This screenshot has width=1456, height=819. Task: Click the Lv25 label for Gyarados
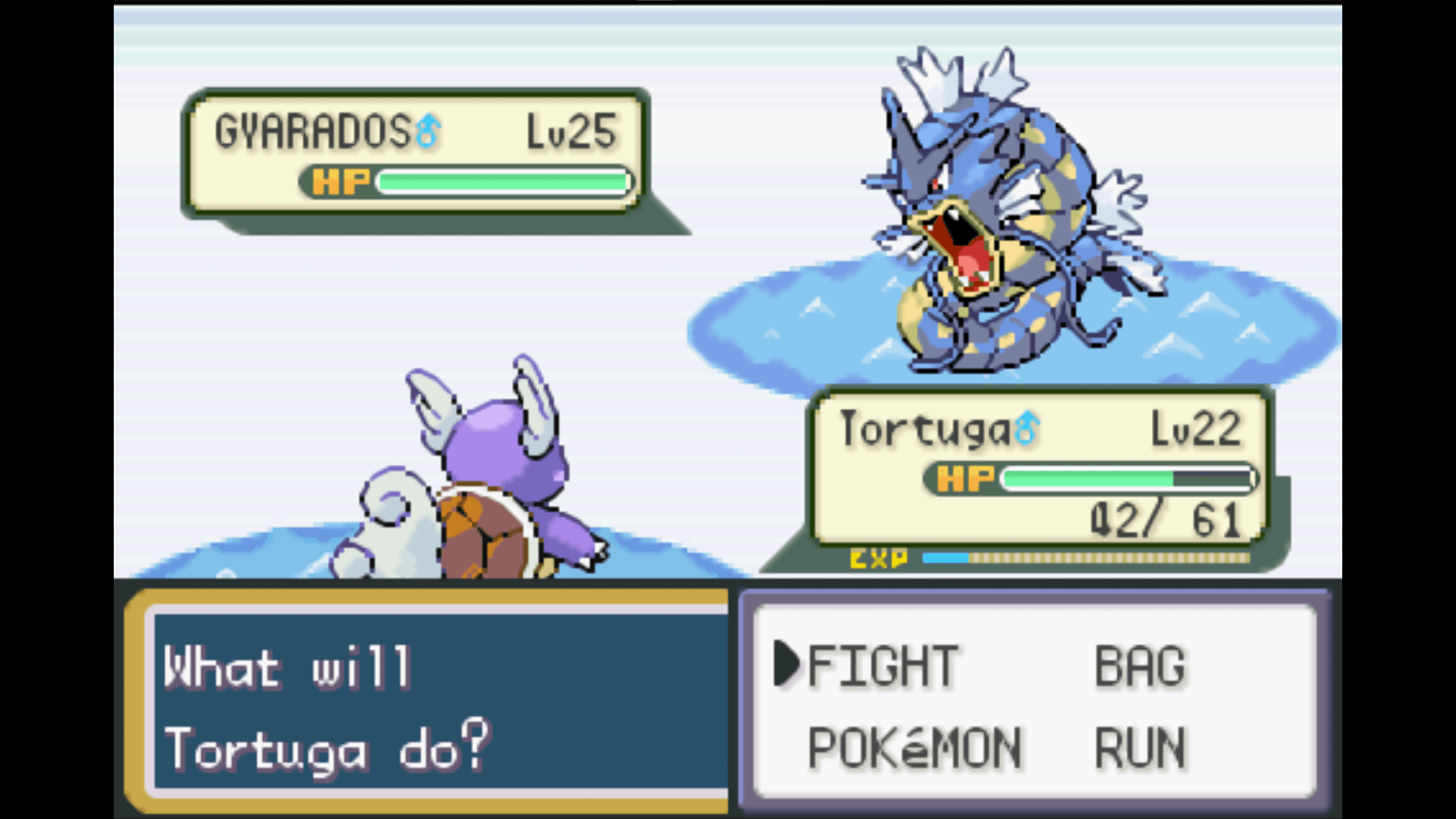click(x=570, y=129)
